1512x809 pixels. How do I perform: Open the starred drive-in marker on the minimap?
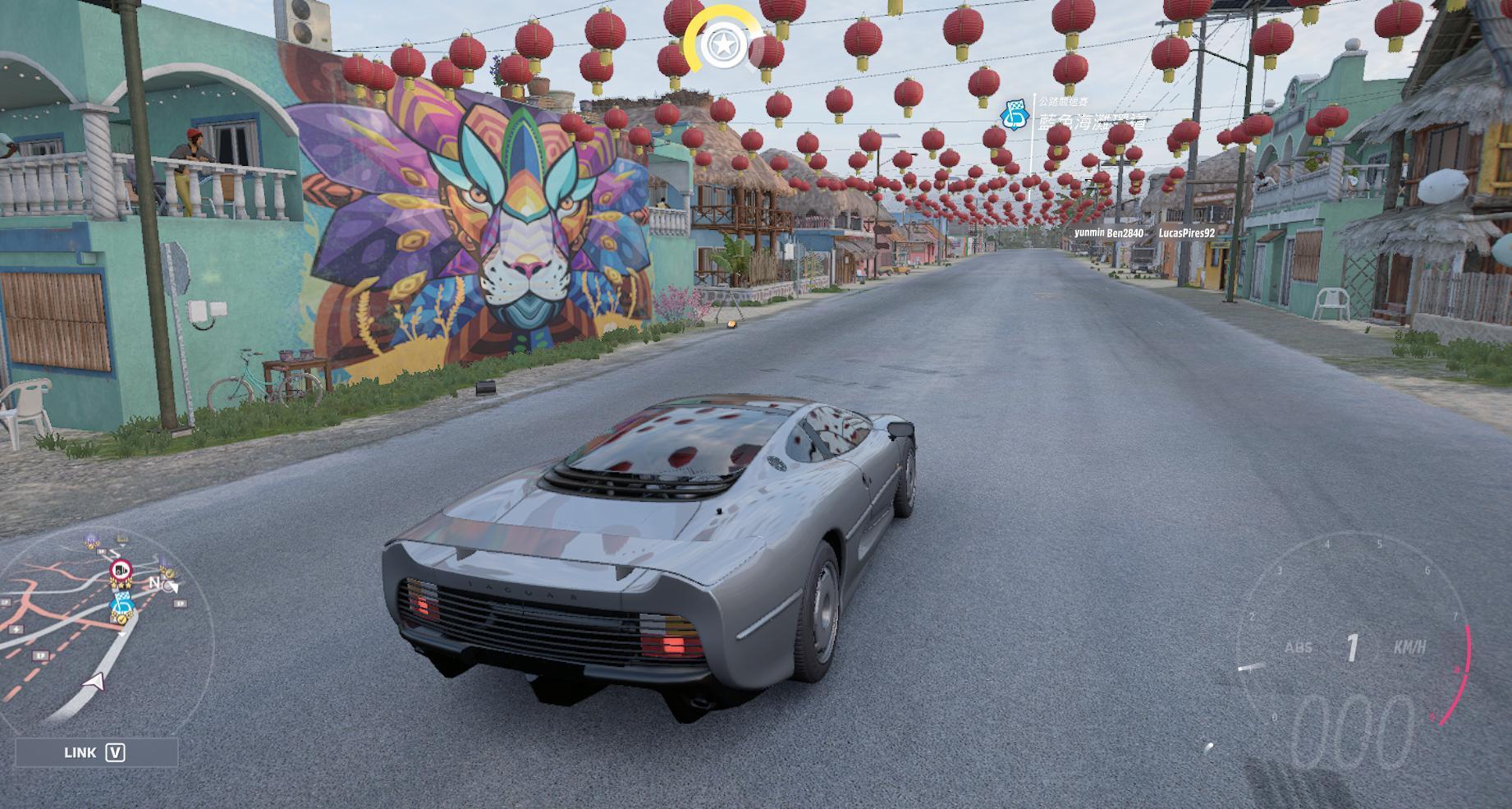121,569
